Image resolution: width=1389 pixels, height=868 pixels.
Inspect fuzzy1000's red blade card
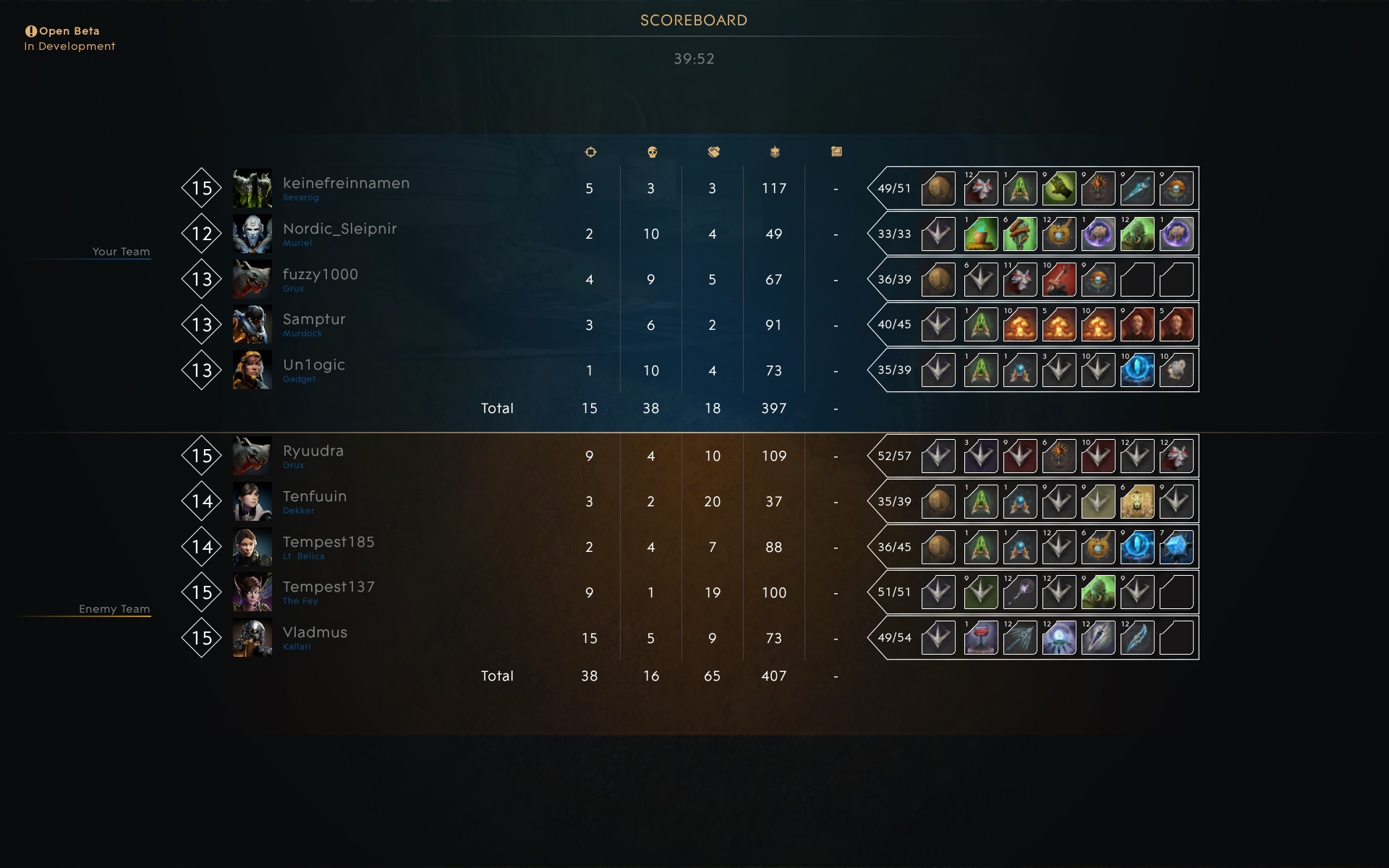1059,280
